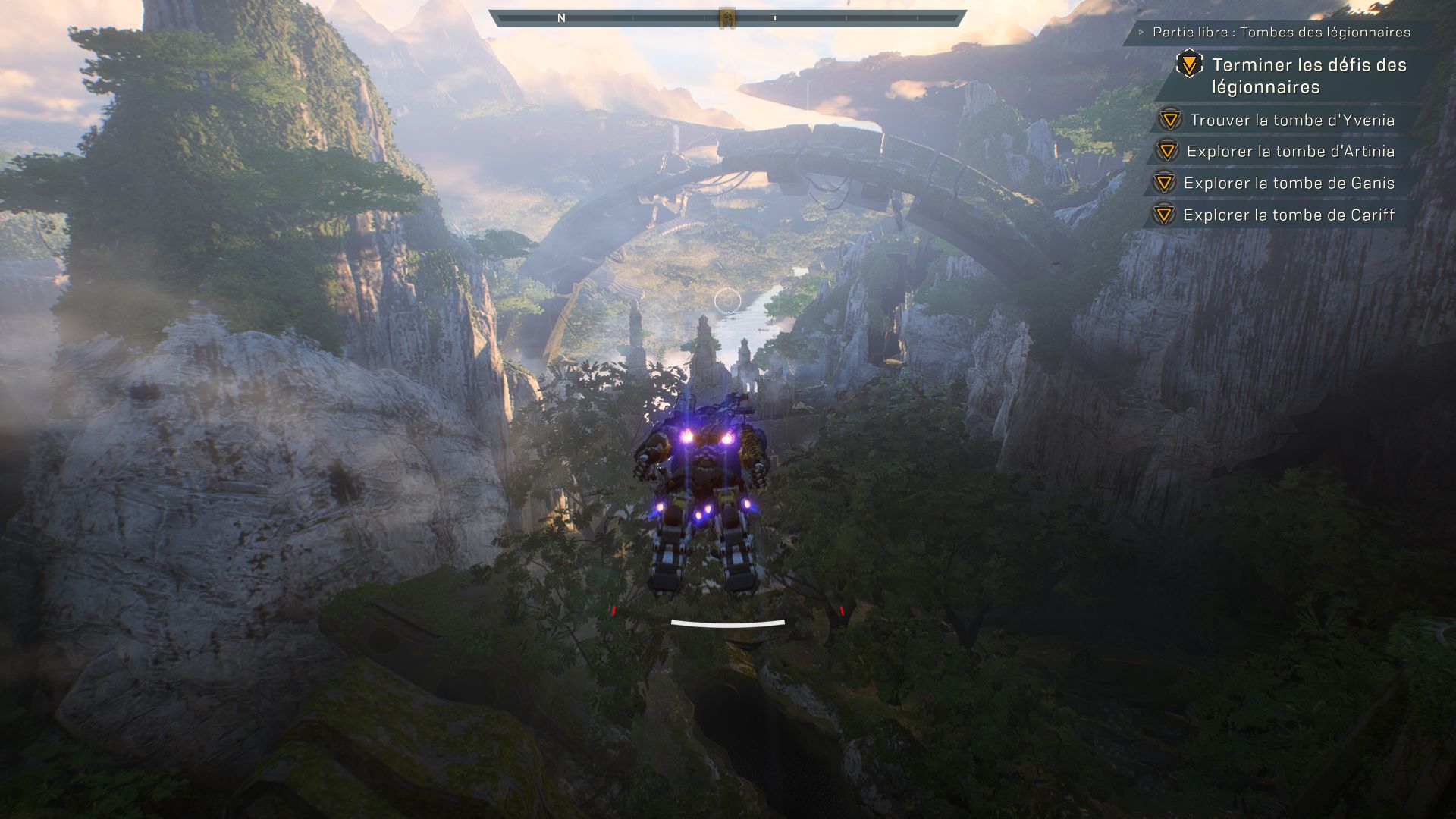Click the objective marker on the compass bar
Screen dimensions: 1456x819
tap(727, 17)
